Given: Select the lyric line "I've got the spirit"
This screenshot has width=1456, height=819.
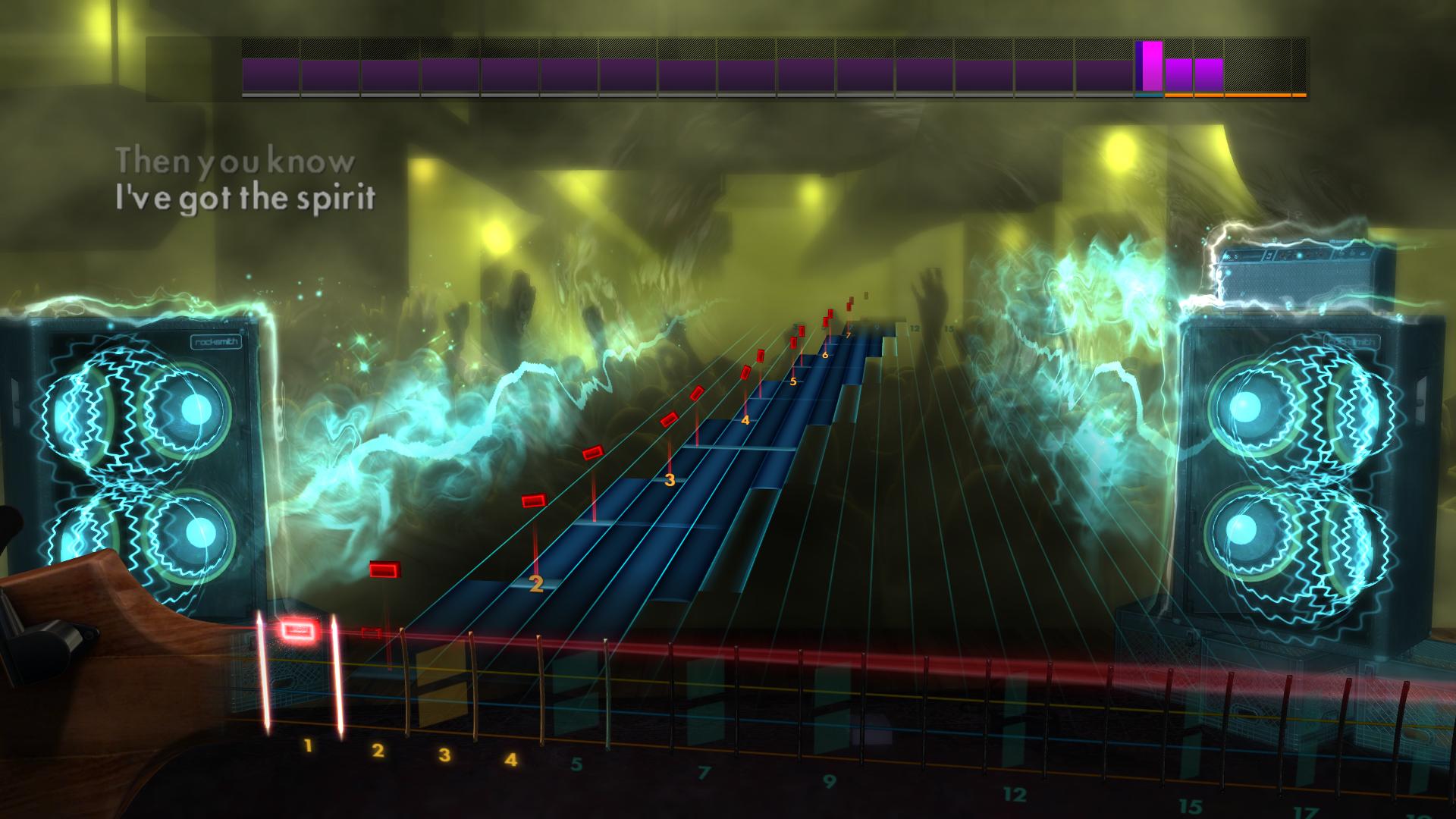Looking at the screenshot, I should (x=246, y=196).
